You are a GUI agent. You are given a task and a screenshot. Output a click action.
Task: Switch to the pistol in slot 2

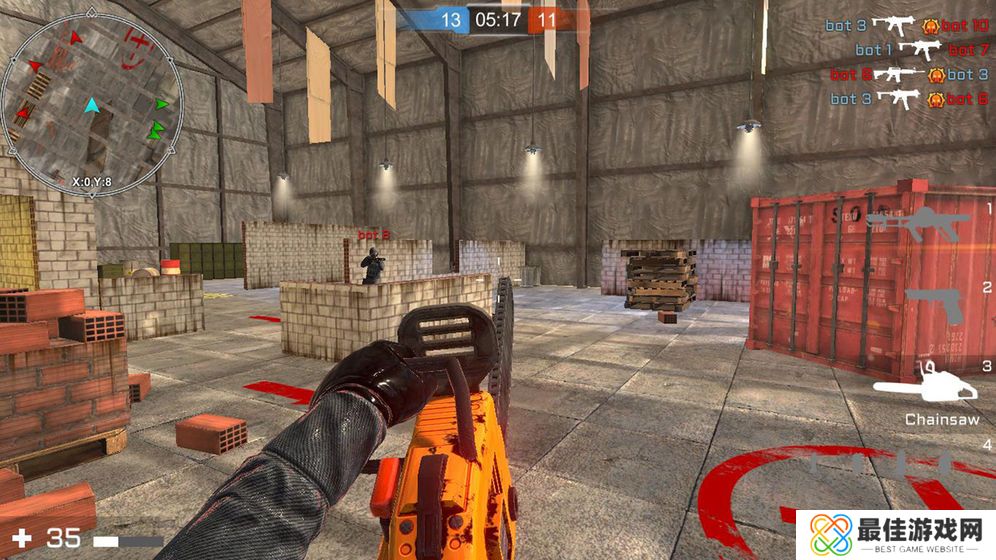(934, 305)
